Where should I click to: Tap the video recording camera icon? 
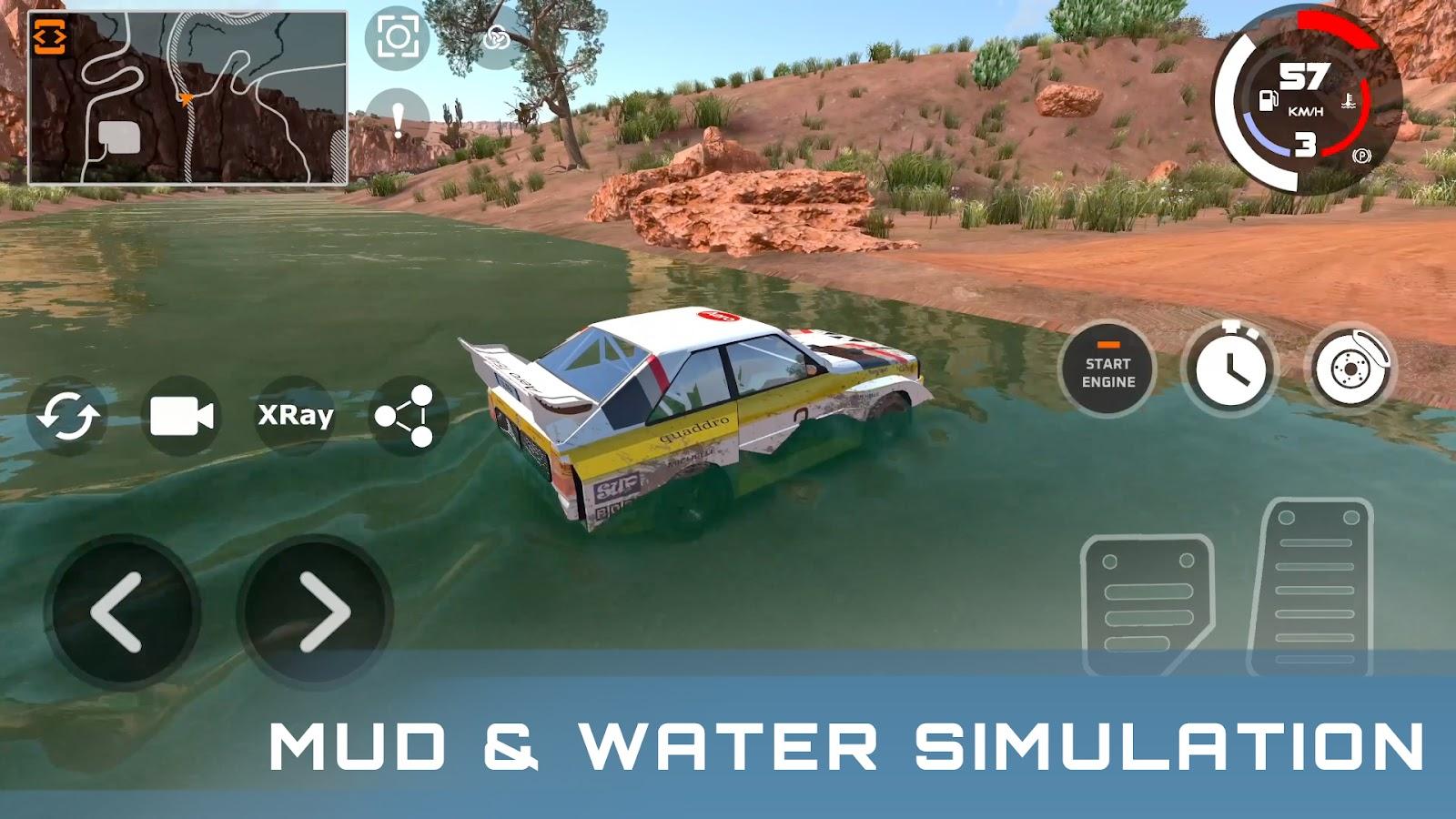(181, 417)
